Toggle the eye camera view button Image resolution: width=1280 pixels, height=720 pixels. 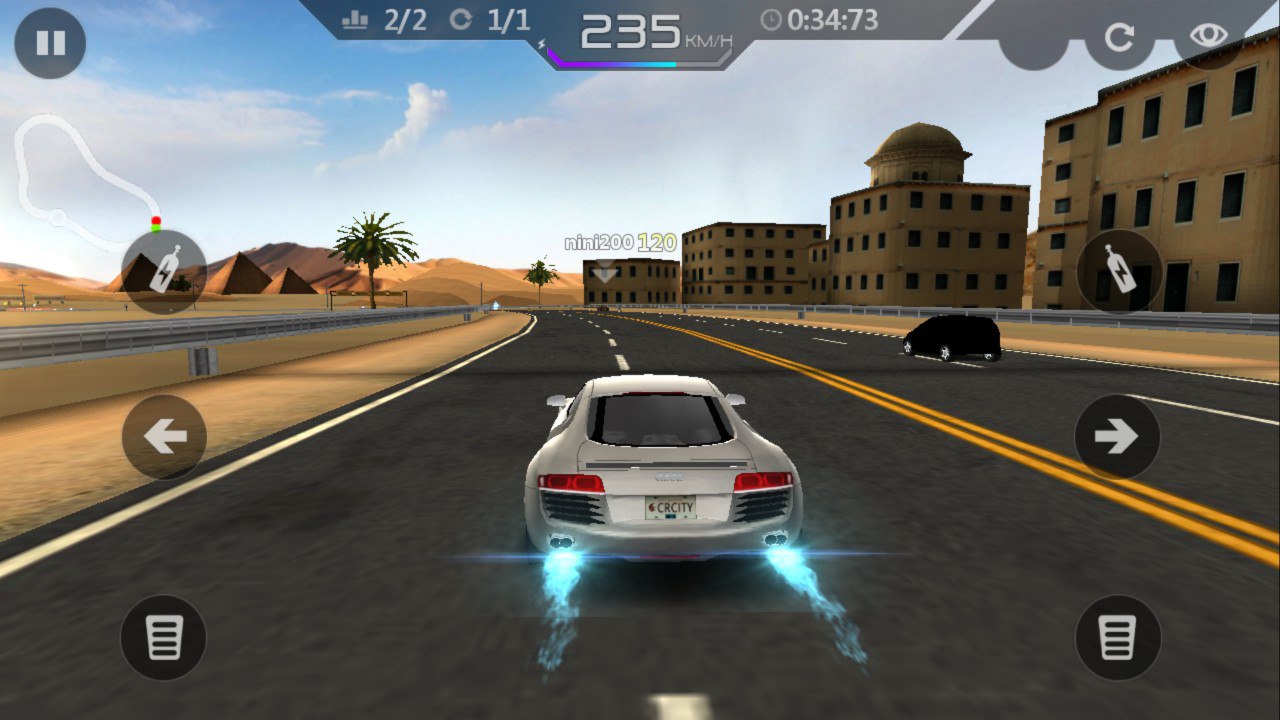click(1207, 36)
